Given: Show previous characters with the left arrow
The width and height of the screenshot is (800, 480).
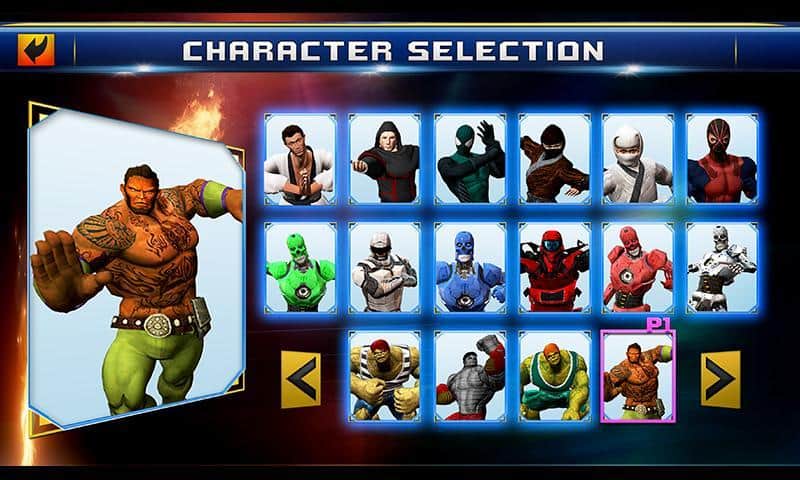Looking at the screenshot, I should (x=301, y=379).
